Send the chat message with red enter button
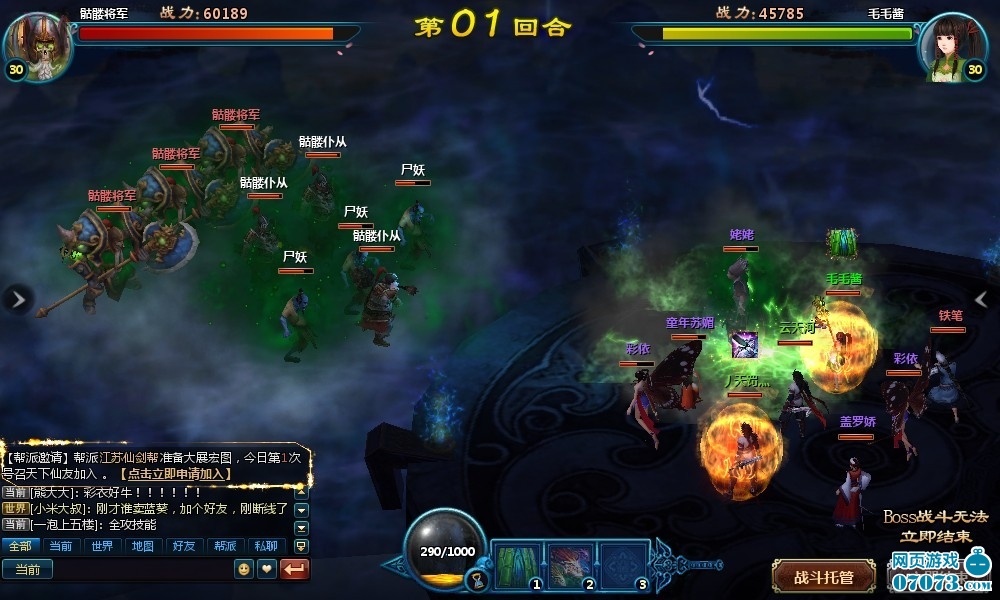 click(x=296, y=569)
